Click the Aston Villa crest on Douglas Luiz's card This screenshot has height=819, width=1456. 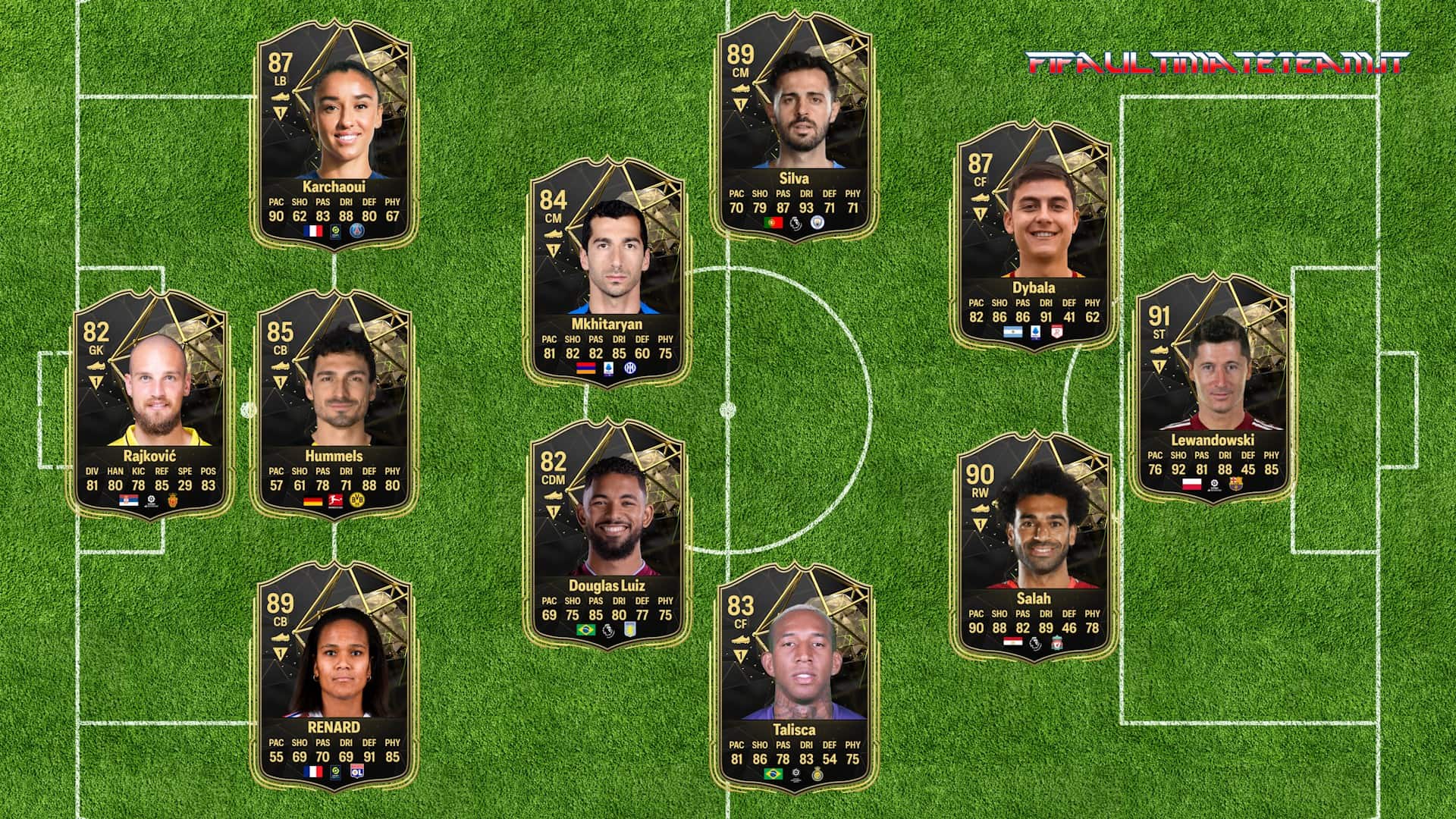click(x=630, y=629)
